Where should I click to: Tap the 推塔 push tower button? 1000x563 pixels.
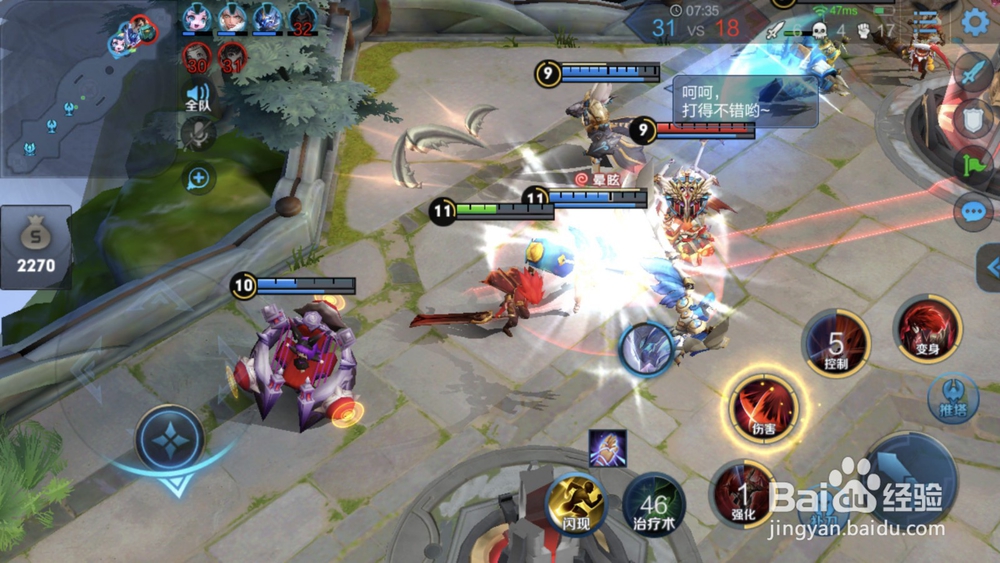(x=952, y=396)
